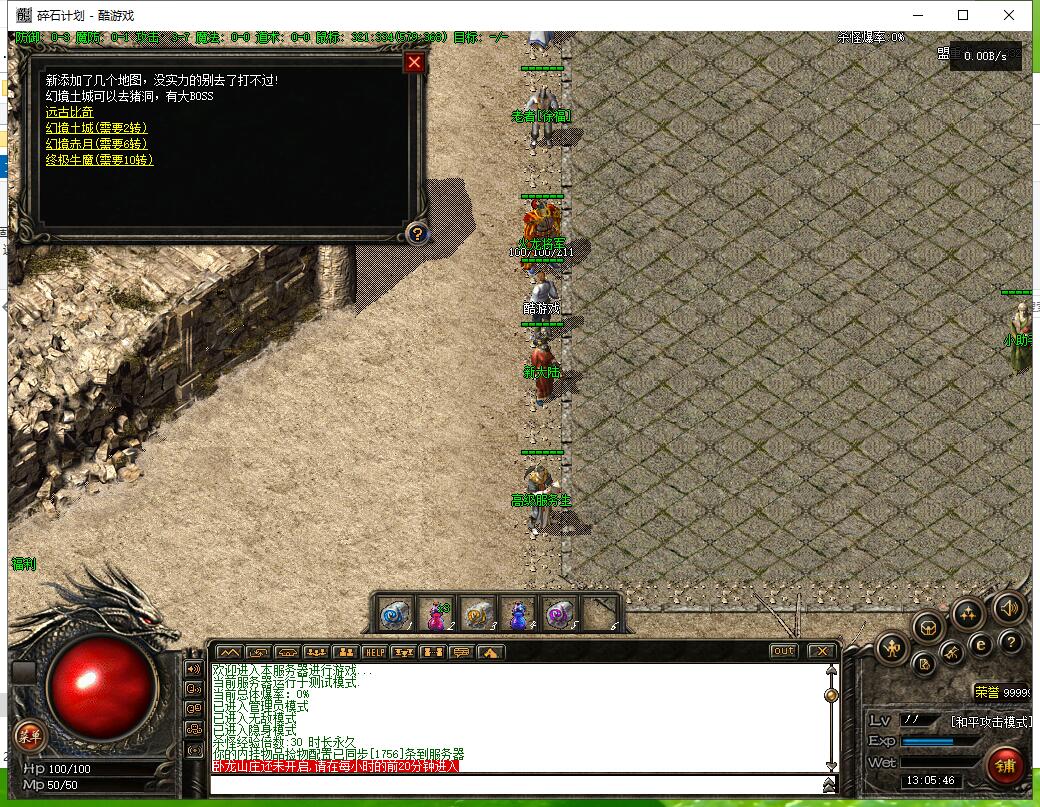The image size is (1040, 807).
Task: Select the 远古比奇 map link
Action: (69, 112)
